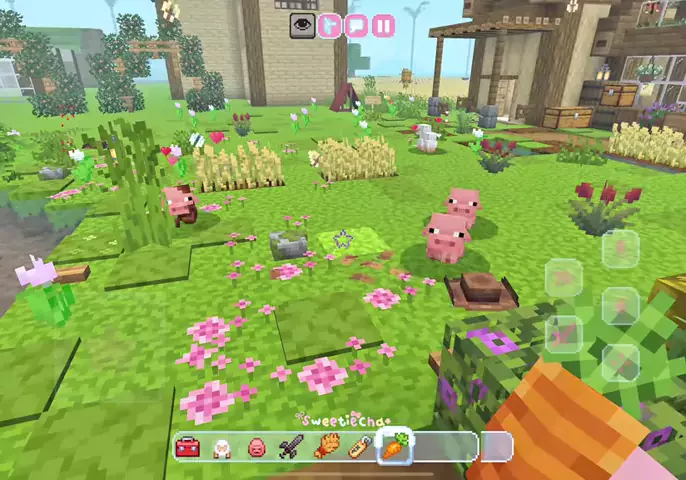
Task: Select the carrot hotbar slot
Action: point(394,446)
